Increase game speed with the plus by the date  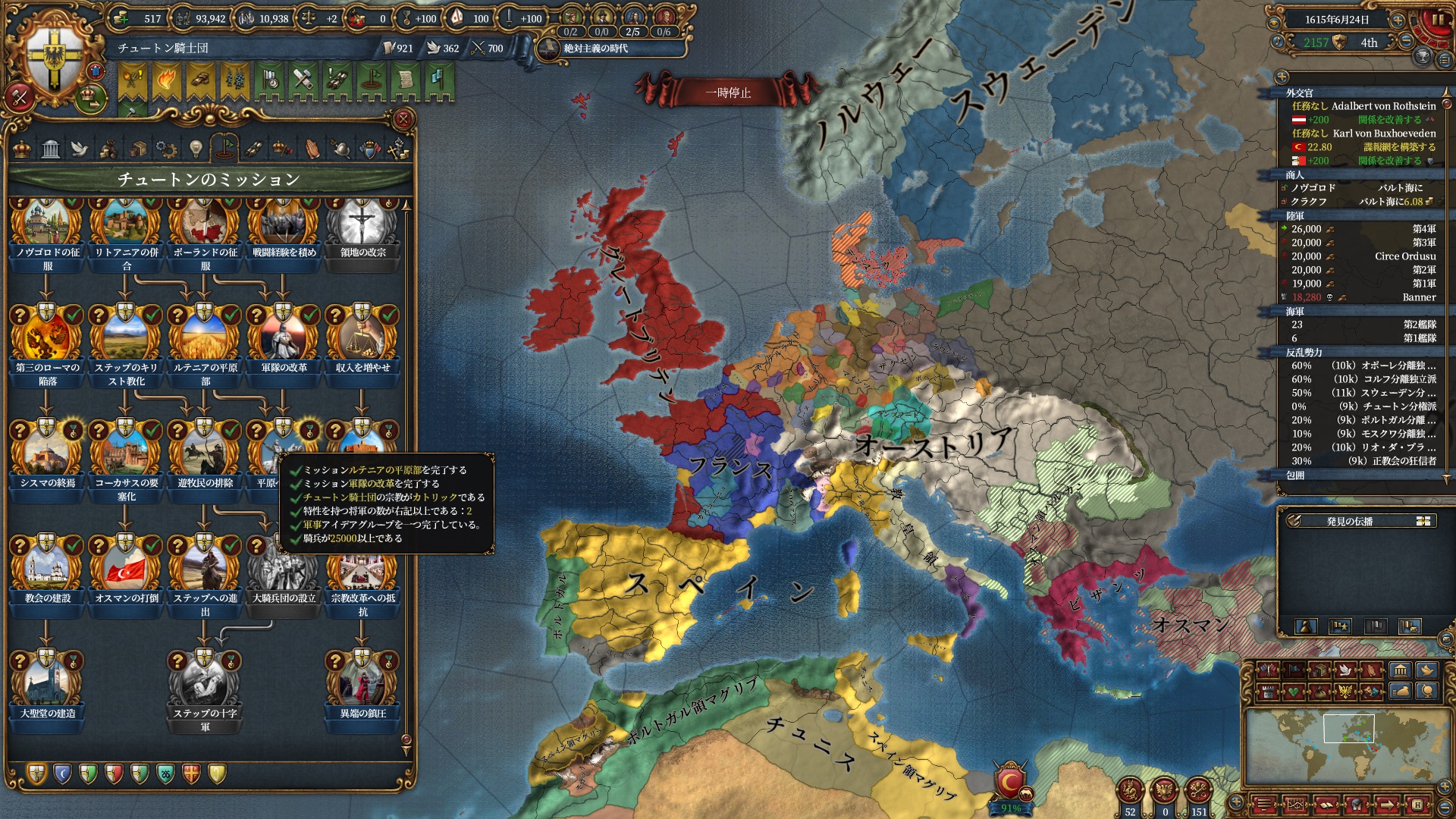coord(1398,20)
